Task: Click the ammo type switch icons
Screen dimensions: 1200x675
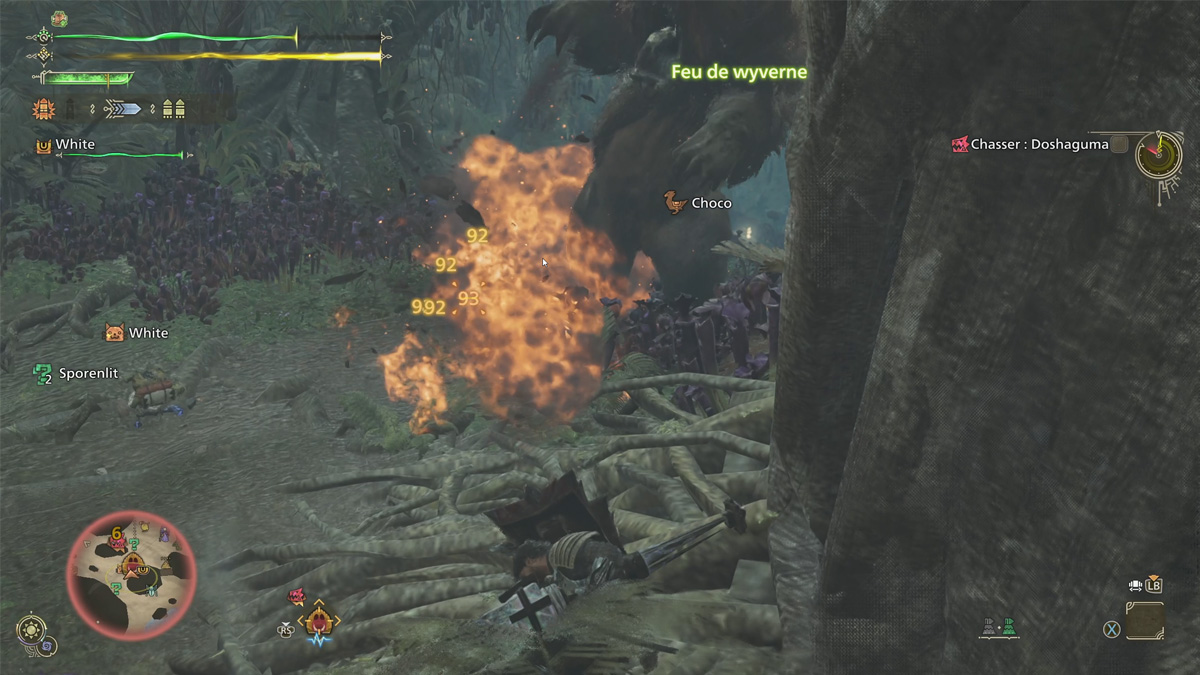Action: [x=1000, y=628]
